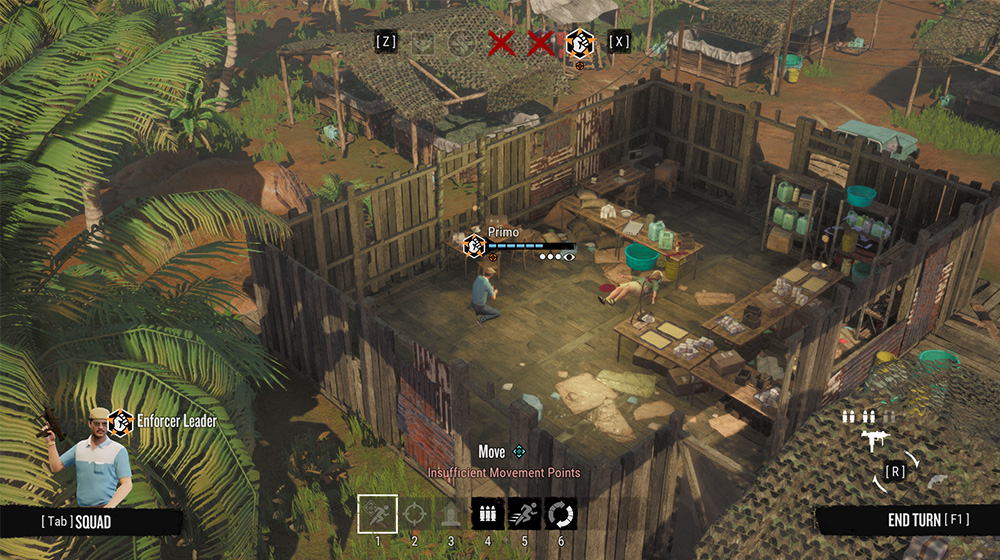This screenshot has height=560, width=1000.
Task: Choose the crosshair shoot ability
Action: (414, 514)
